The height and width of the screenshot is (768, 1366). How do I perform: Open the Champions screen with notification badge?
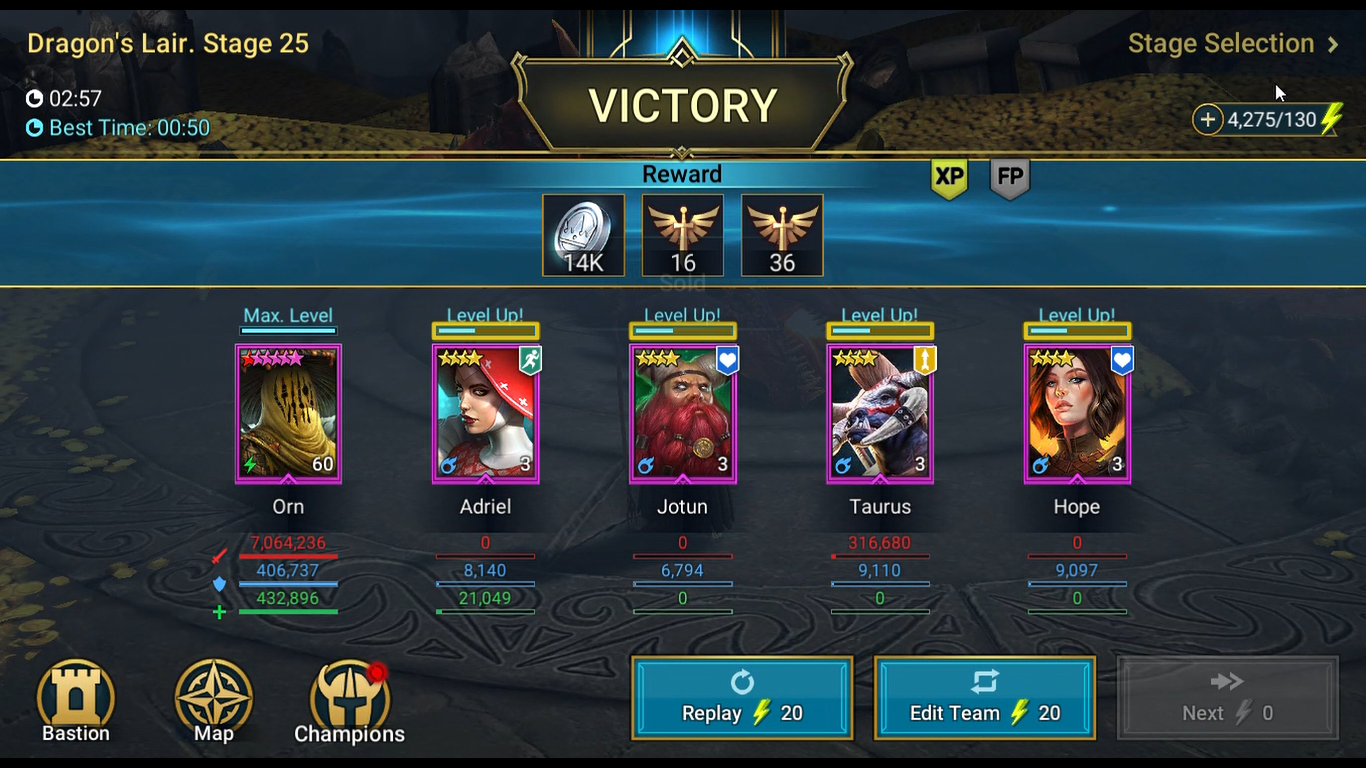tap(348, 700)
